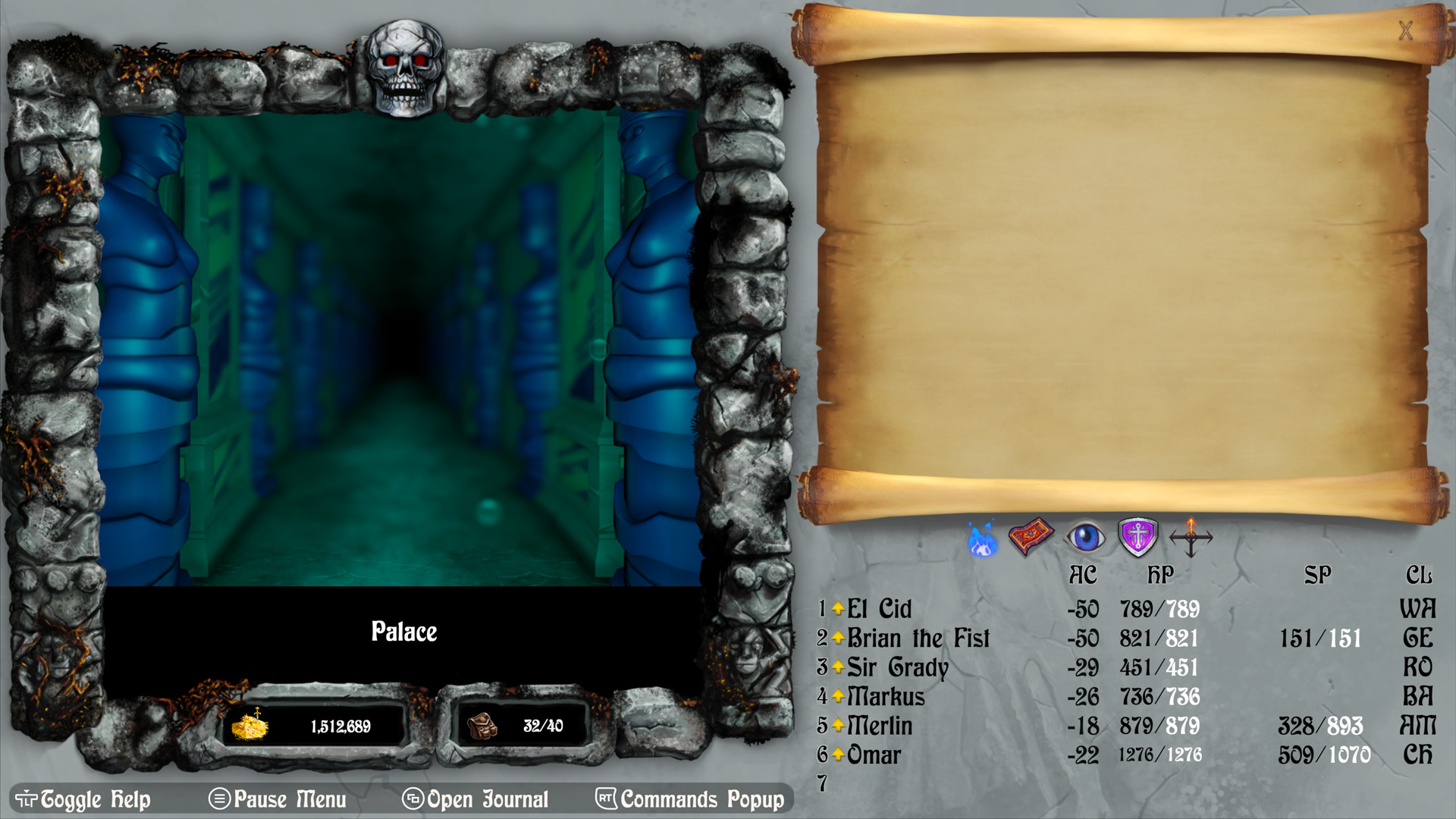1456x819 pixels.
Task: Select the blue flame spell effect icon
Action: (983, 540)
